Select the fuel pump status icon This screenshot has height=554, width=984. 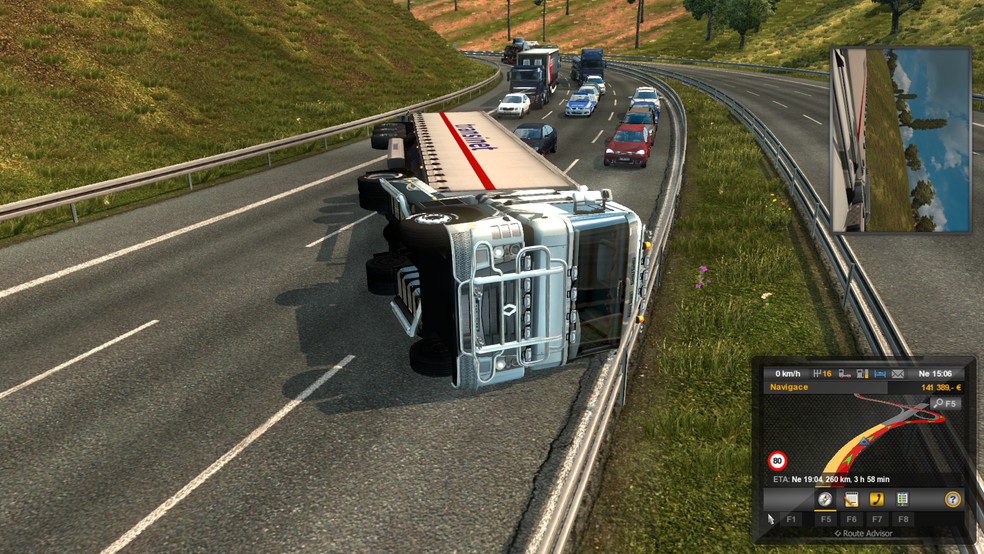tap(861, 373)
